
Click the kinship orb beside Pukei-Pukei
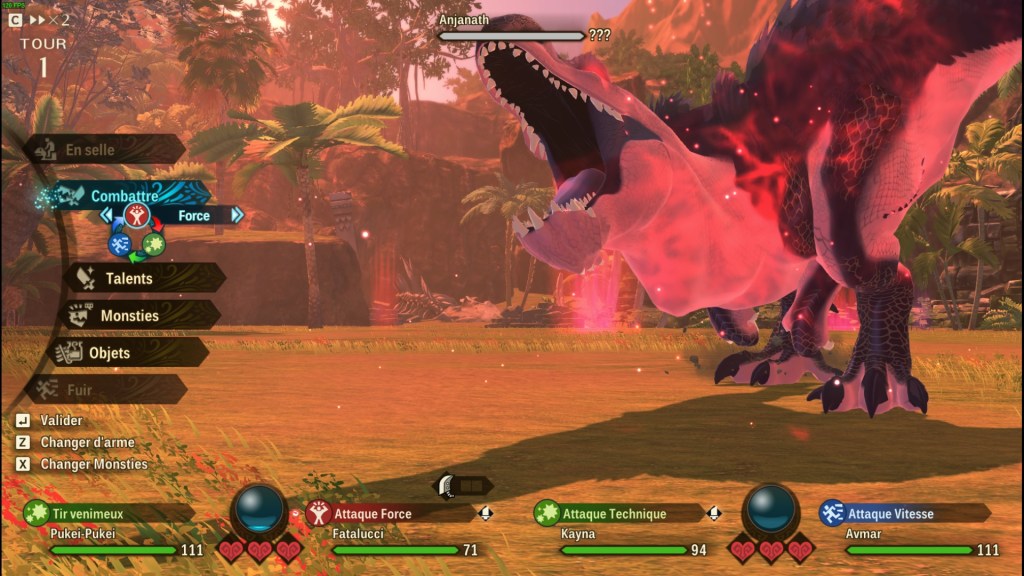click(x=259, y=508)
